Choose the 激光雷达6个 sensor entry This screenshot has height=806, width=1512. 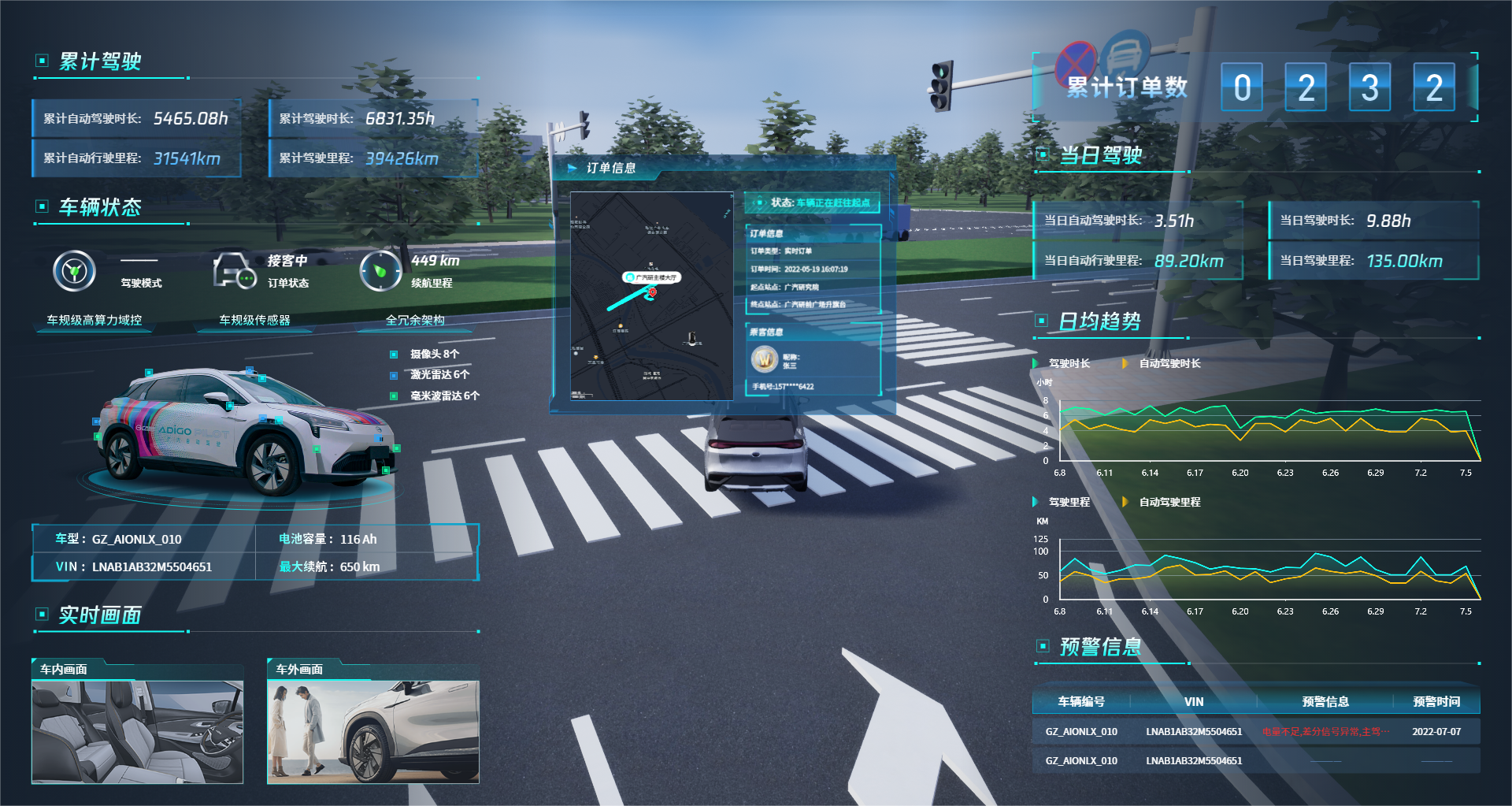(439, 375)
